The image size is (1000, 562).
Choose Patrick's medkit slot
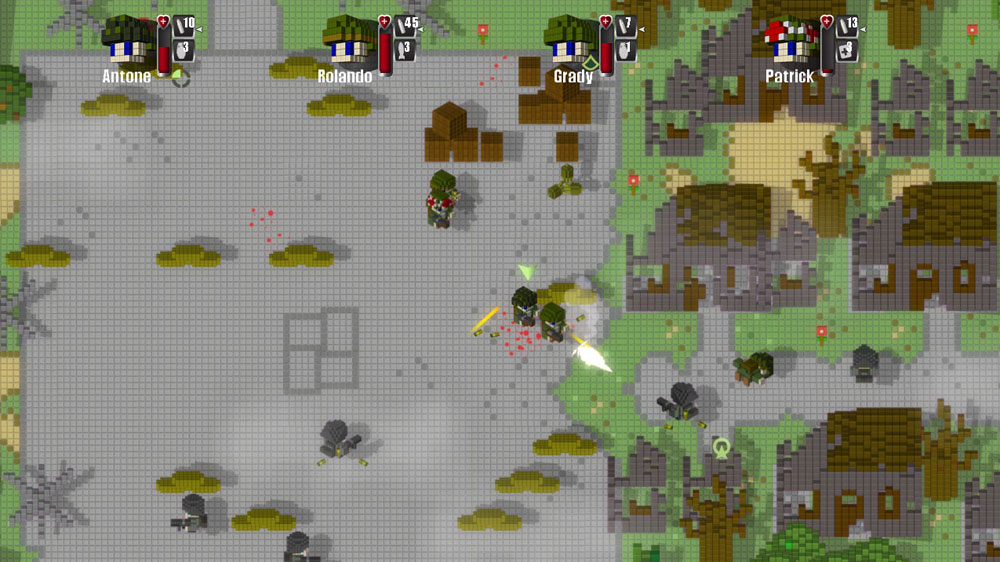[847, 50]
